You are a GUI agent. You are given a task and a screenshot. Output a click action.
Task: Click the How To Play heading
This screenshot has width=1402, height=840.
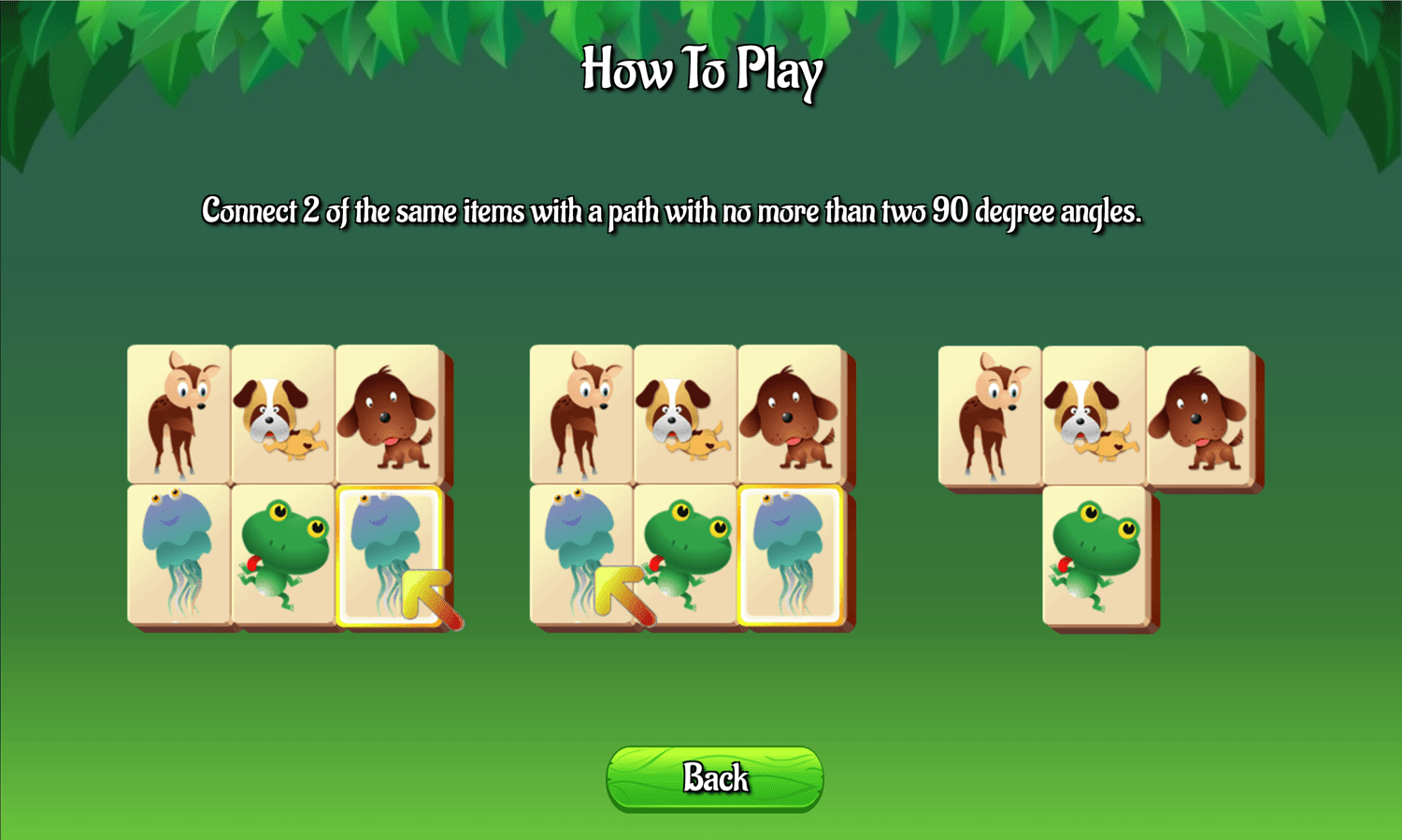(702, 70)
